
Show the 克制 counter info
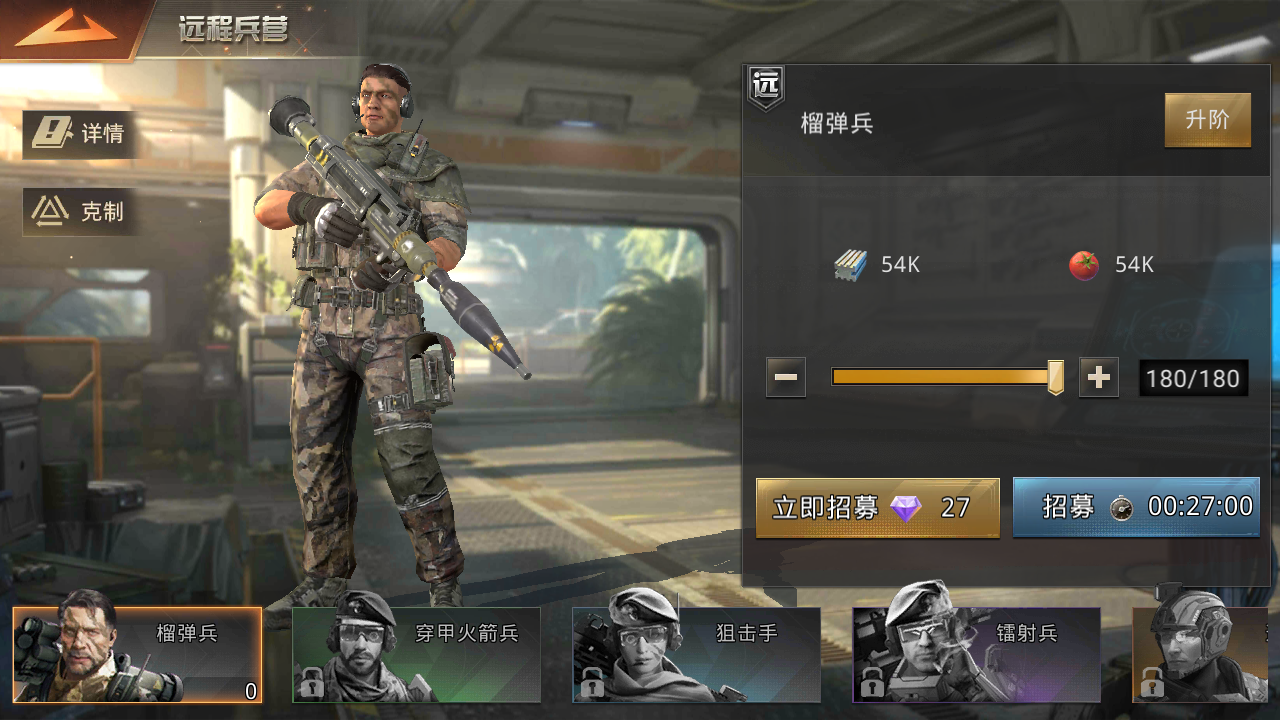(x=80, y=211)
